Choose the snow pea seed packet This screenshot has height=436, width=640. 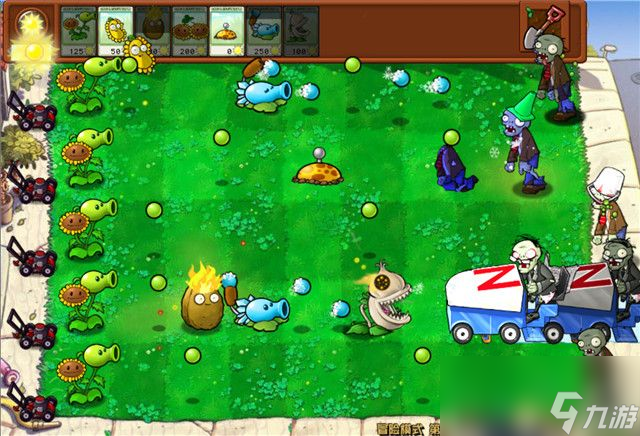[x=263, y=28]
